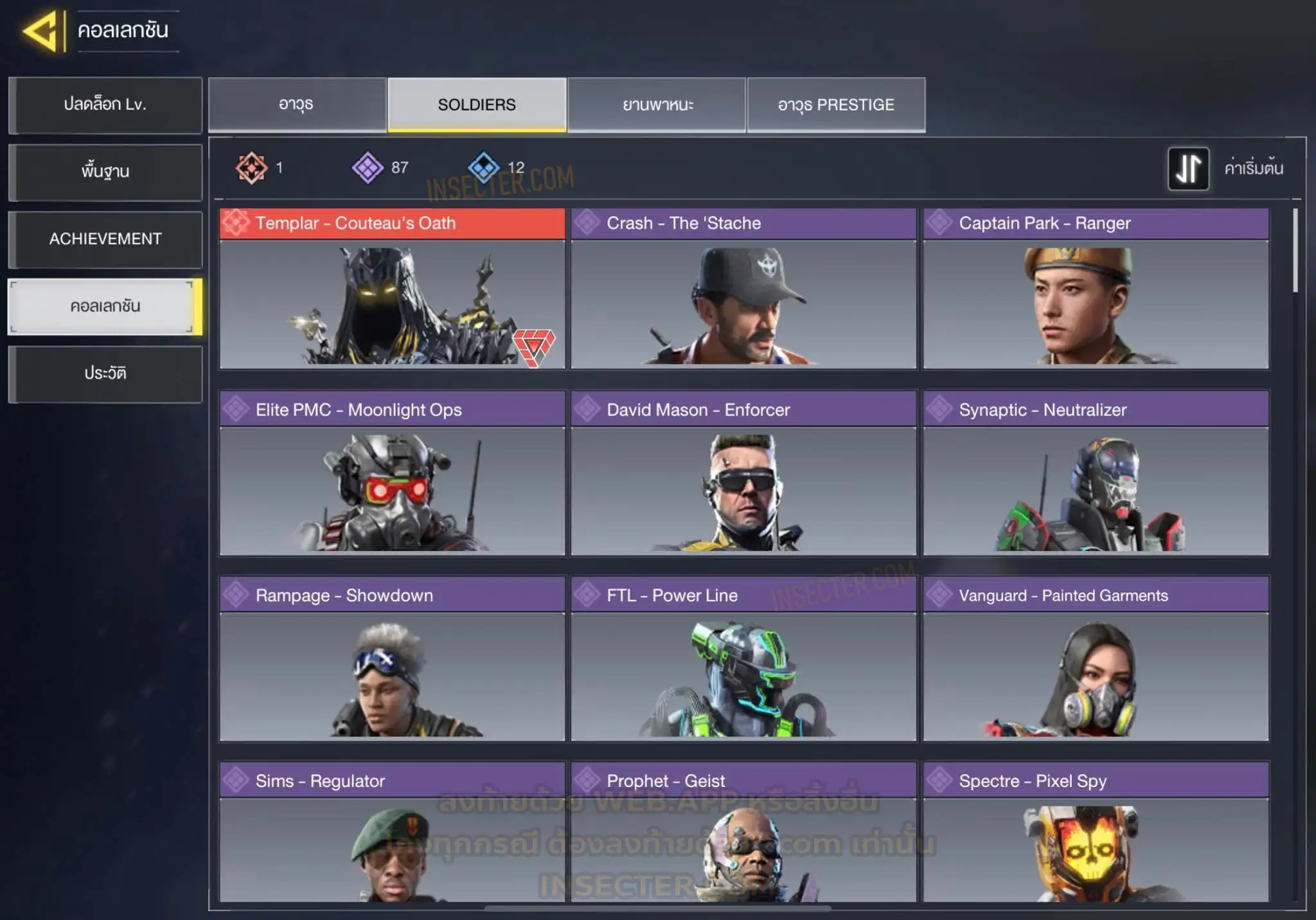Open the พื้นฐาน menu entry
Viewport: 1316px width, 920px height.
105,172
